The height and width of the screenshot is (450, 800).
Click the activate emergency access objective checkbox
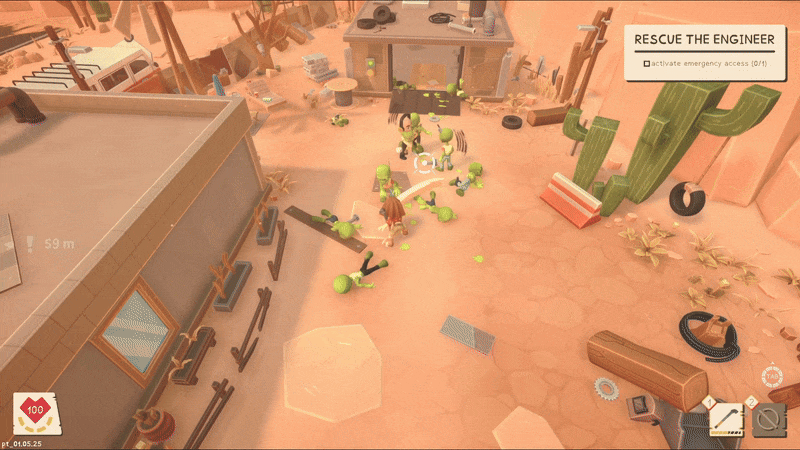coord(647,64)
